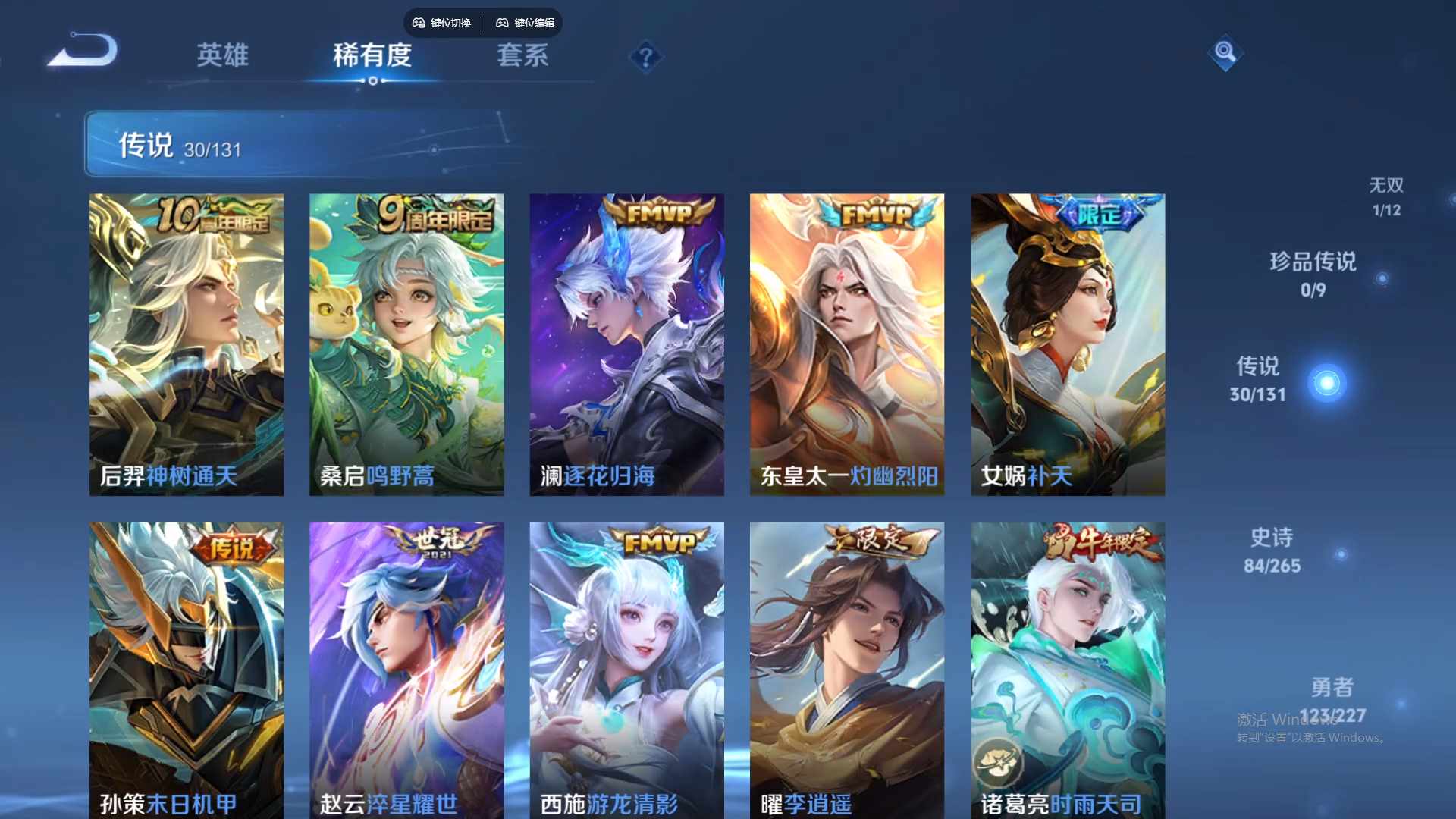Switch to the 套系 tab
The image size is (1456, 819).
coord(522,57)
